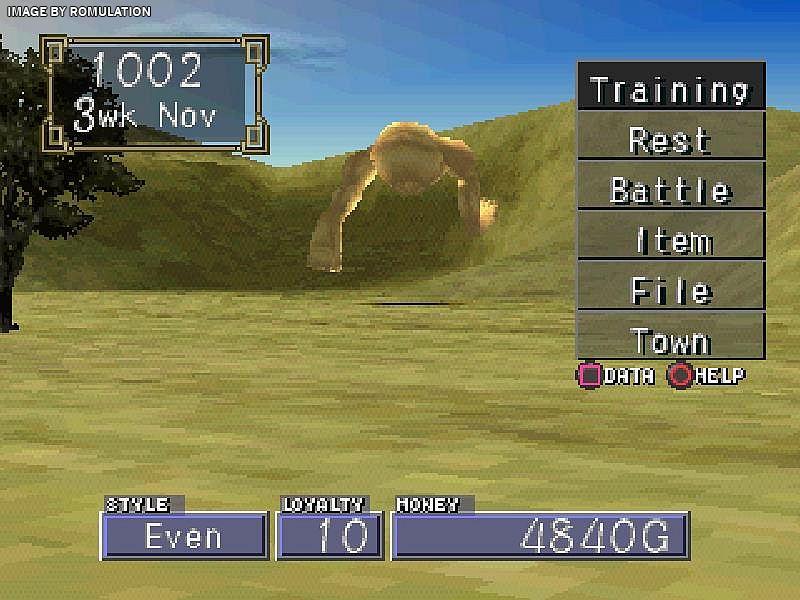Image resolution: width=800 pixels, height=600 pixels.
Task: Select the File option
Action: (x=670, y=289)
